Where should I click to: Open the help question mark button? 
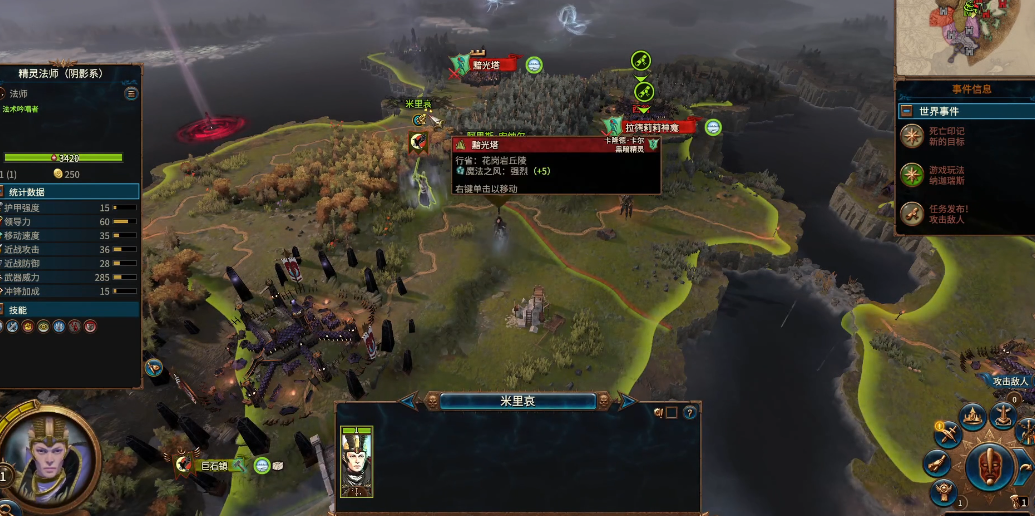(689, 412)
